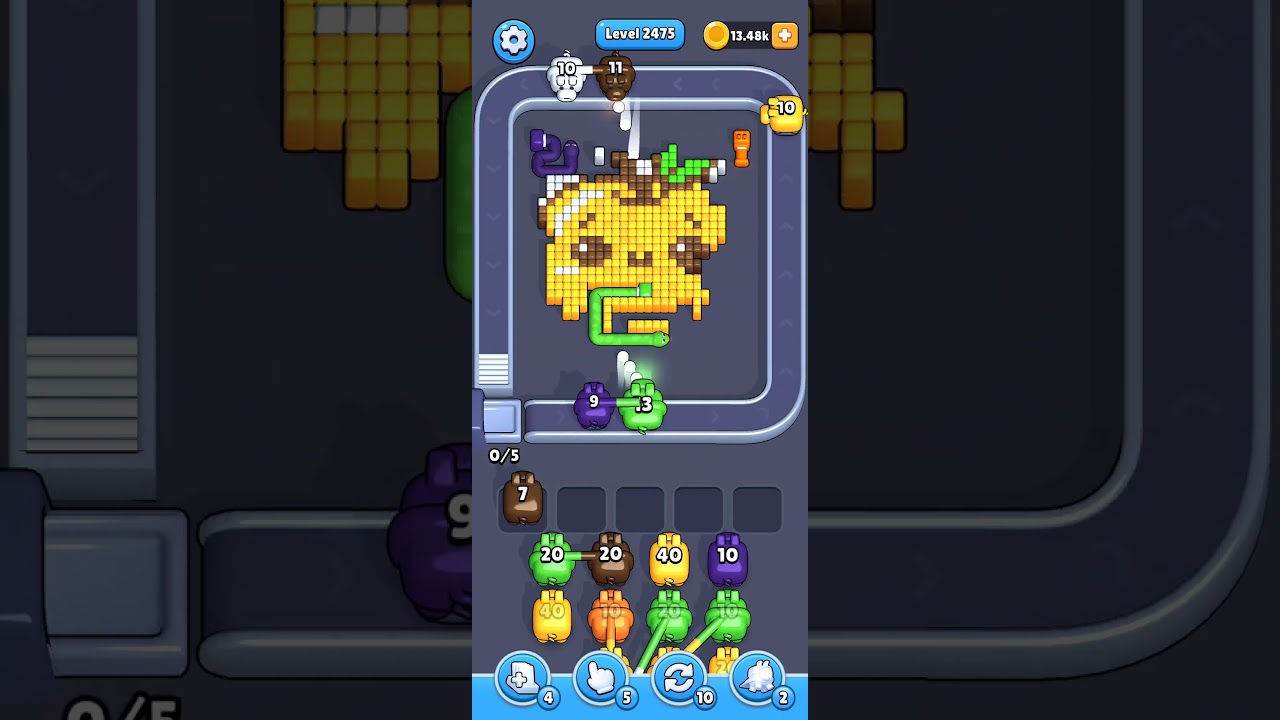The height and width of the screenshot is (720, 1280).
Task: Activate the refresh booster with 10 charges
Action: 679,679
